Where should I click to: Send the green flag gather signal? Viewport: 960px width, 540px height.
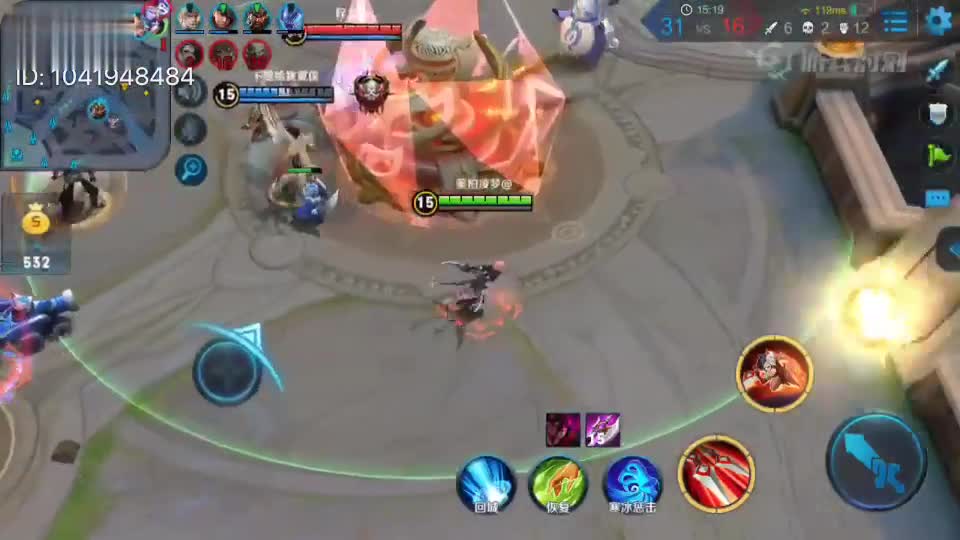(937, 156)
